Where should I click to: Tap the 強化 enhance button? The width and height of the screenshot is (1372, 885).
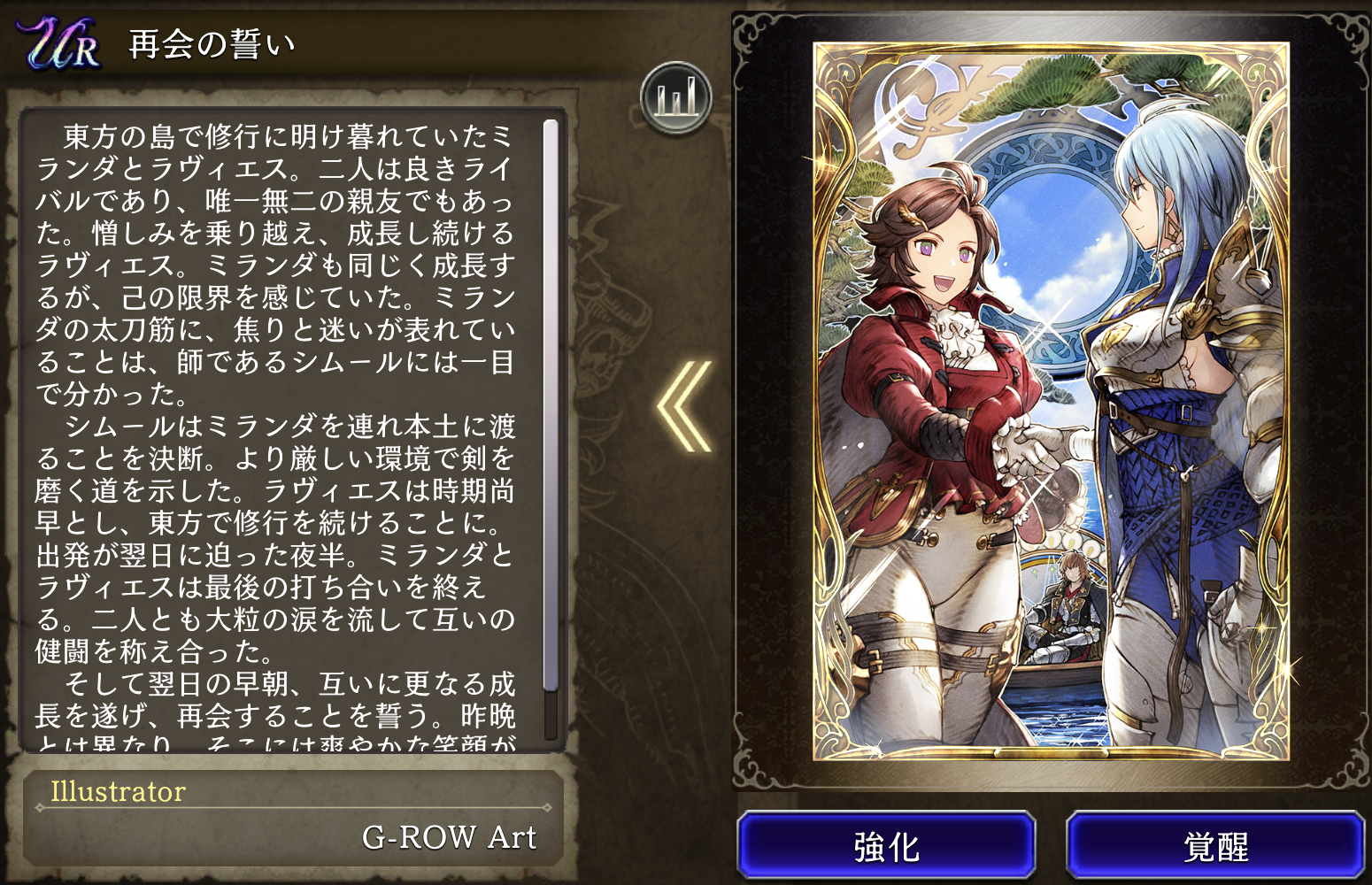886,845
